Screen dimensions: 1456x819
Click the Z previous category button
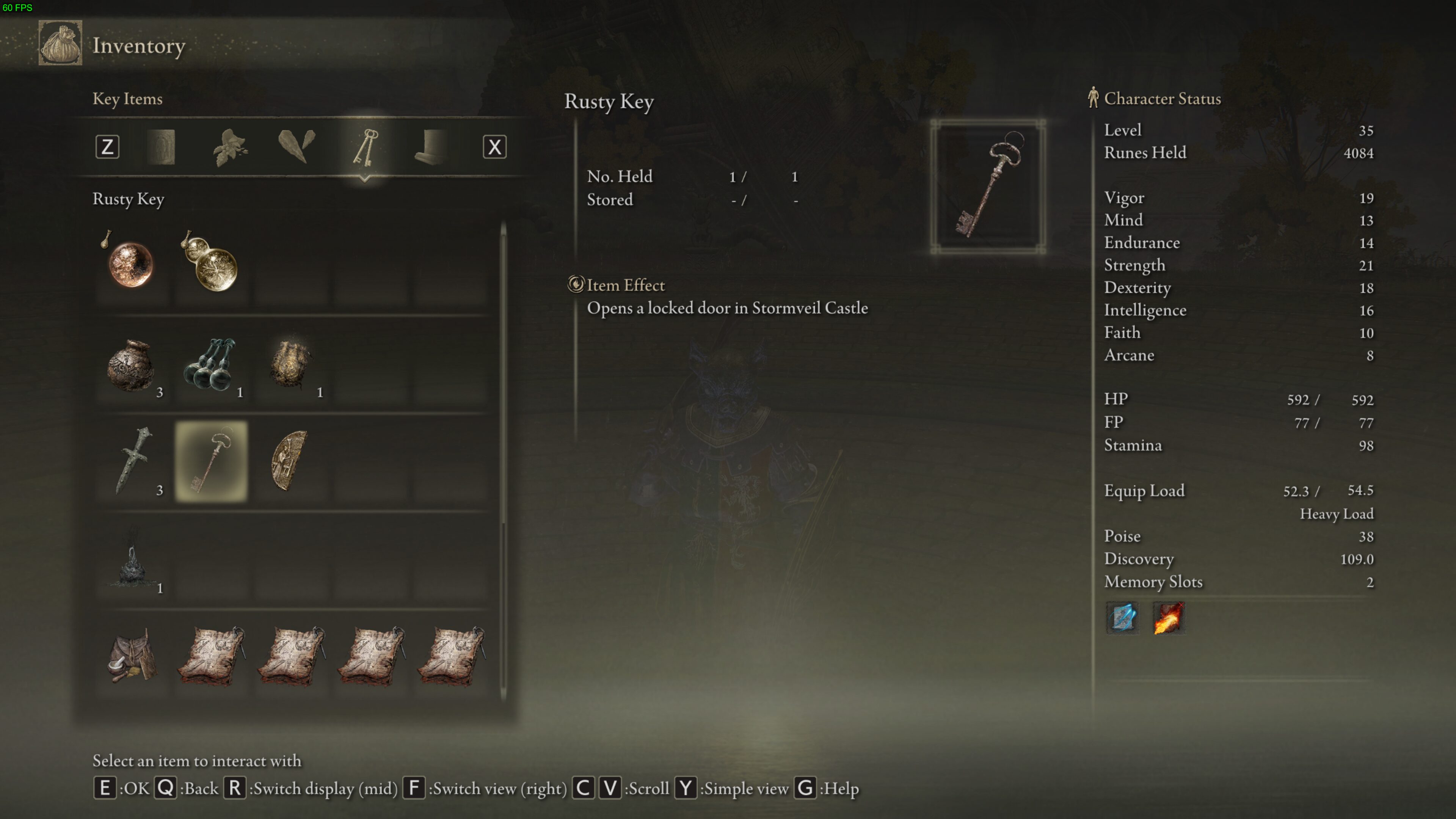(x=107, y=147)
